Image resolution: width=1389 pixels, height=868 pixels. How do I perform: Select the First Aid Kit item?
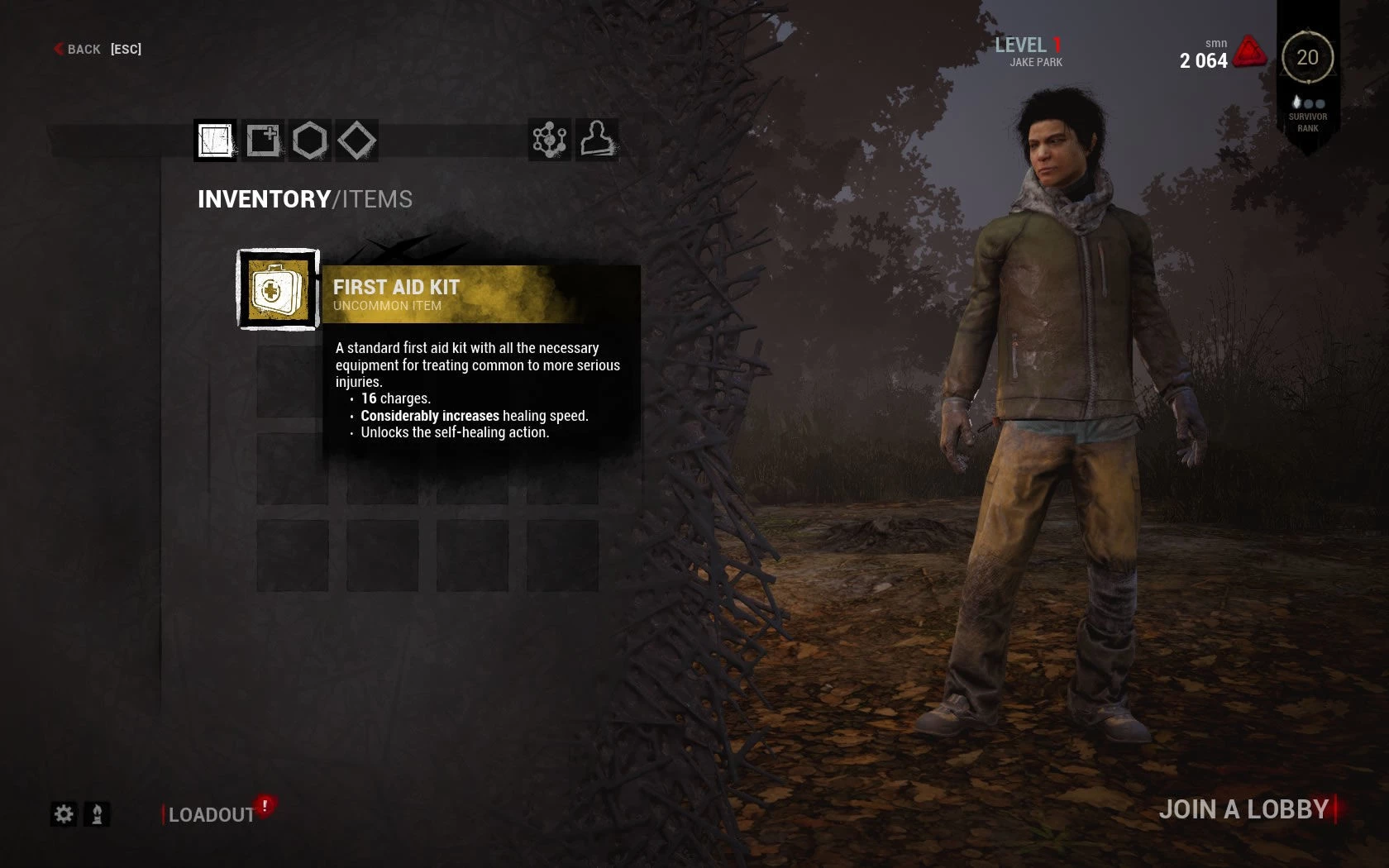[278, 290]
